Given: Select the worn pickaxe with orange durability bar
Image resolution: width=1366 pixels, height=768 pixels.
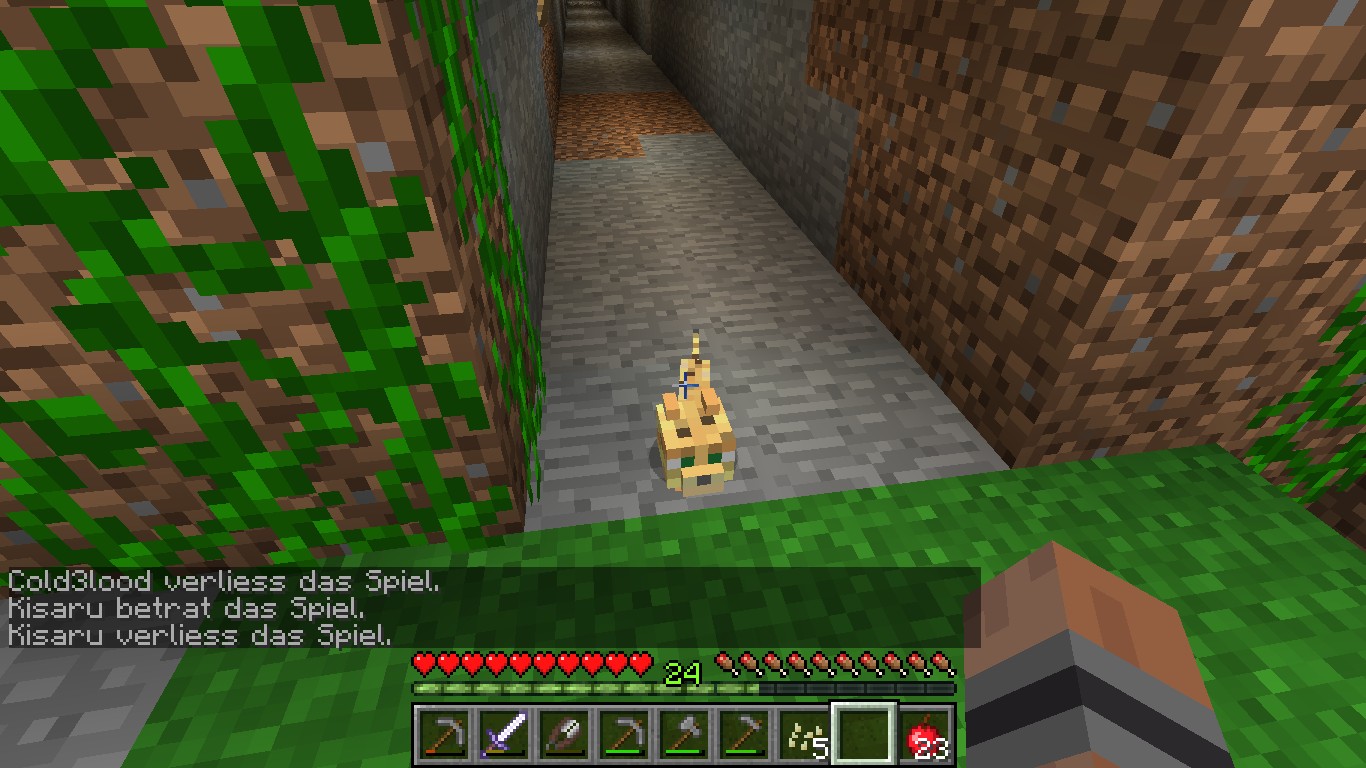Looking at the screenshot, I should click(442, 736).
